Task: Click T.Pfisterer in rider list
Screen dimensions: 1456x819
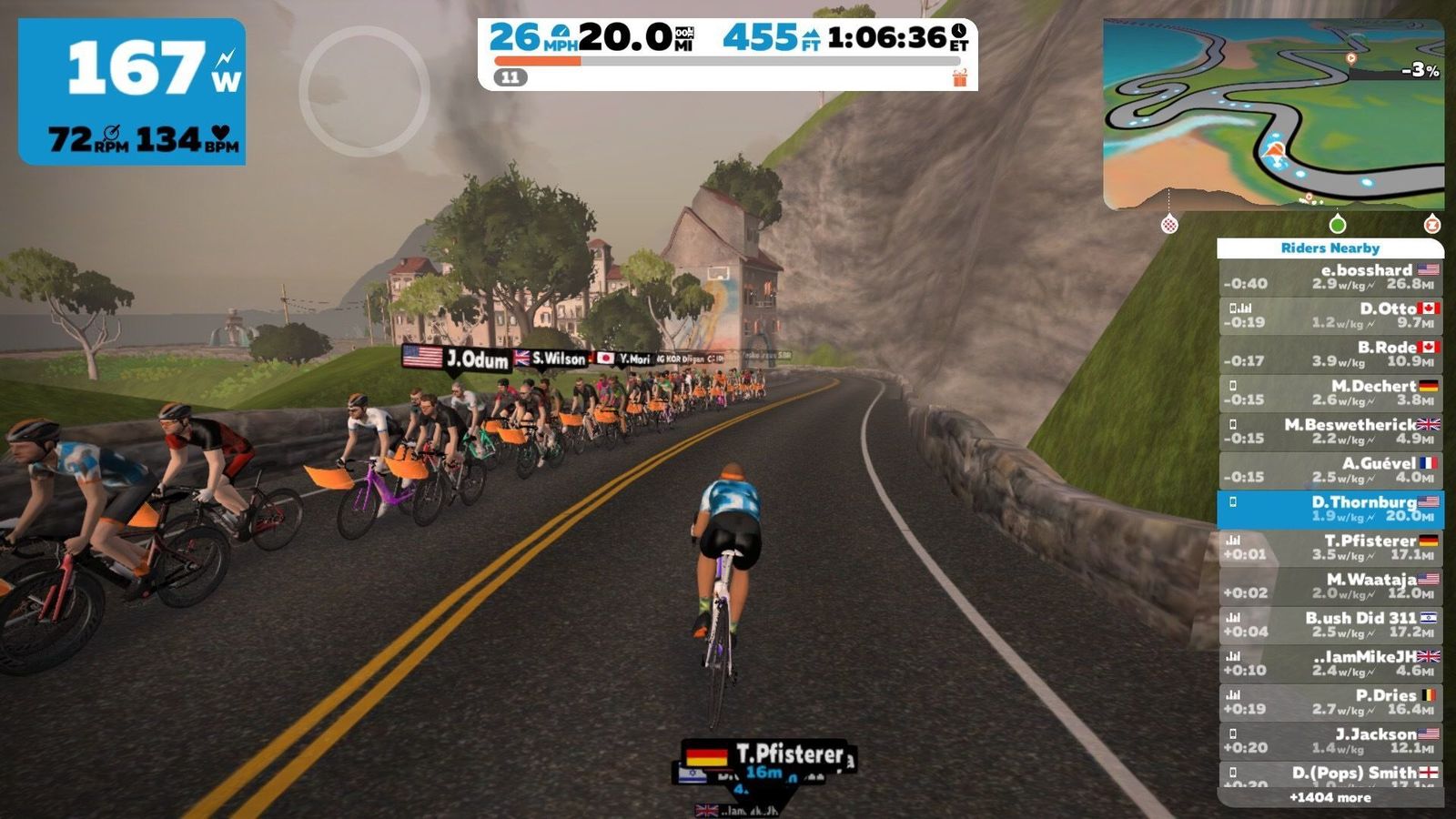Action: tap(1330, 547)
